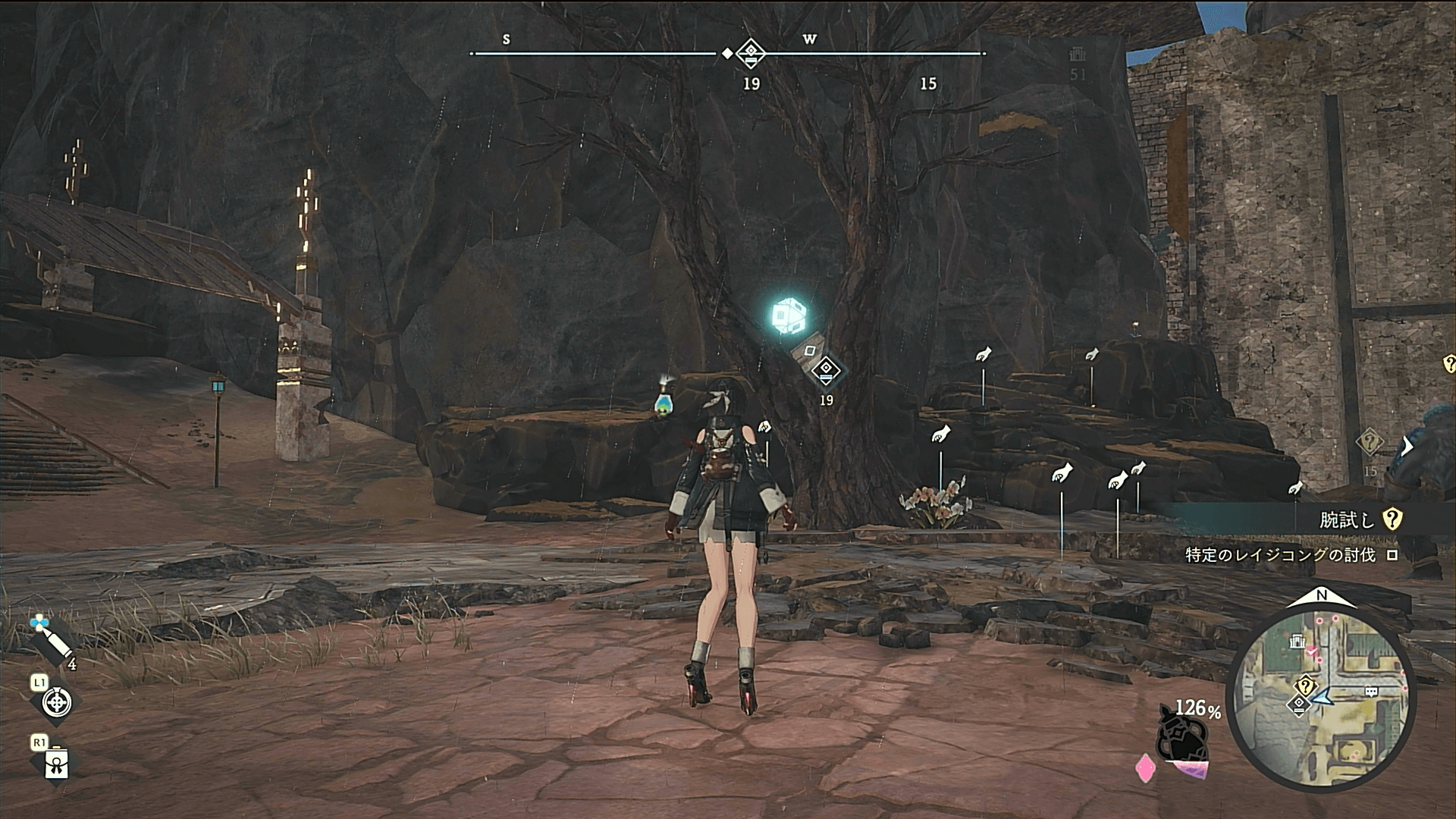Activate the crosshair scope icon
The image size is (1456, 819).
tap(55, 702)
